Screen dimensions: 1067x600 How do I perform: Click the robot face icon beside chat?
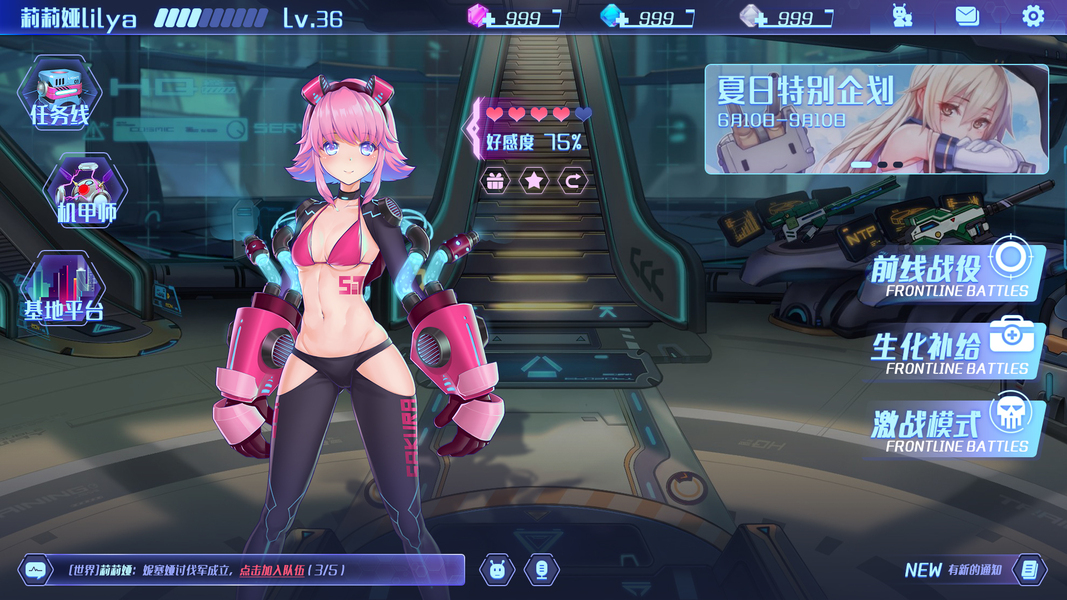point(497,570)
